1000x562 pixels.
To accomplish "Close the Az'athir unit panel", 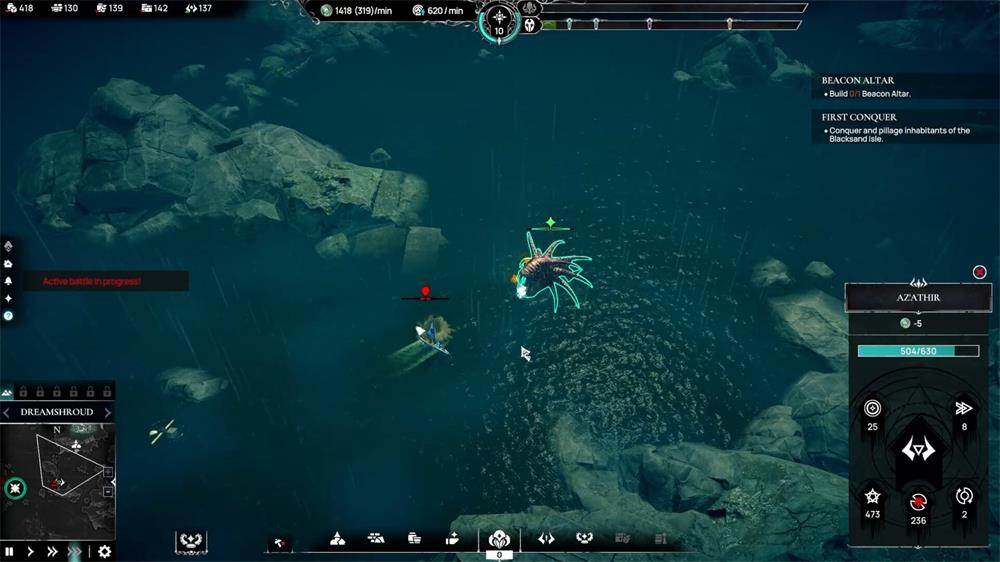I will point(980,272).
